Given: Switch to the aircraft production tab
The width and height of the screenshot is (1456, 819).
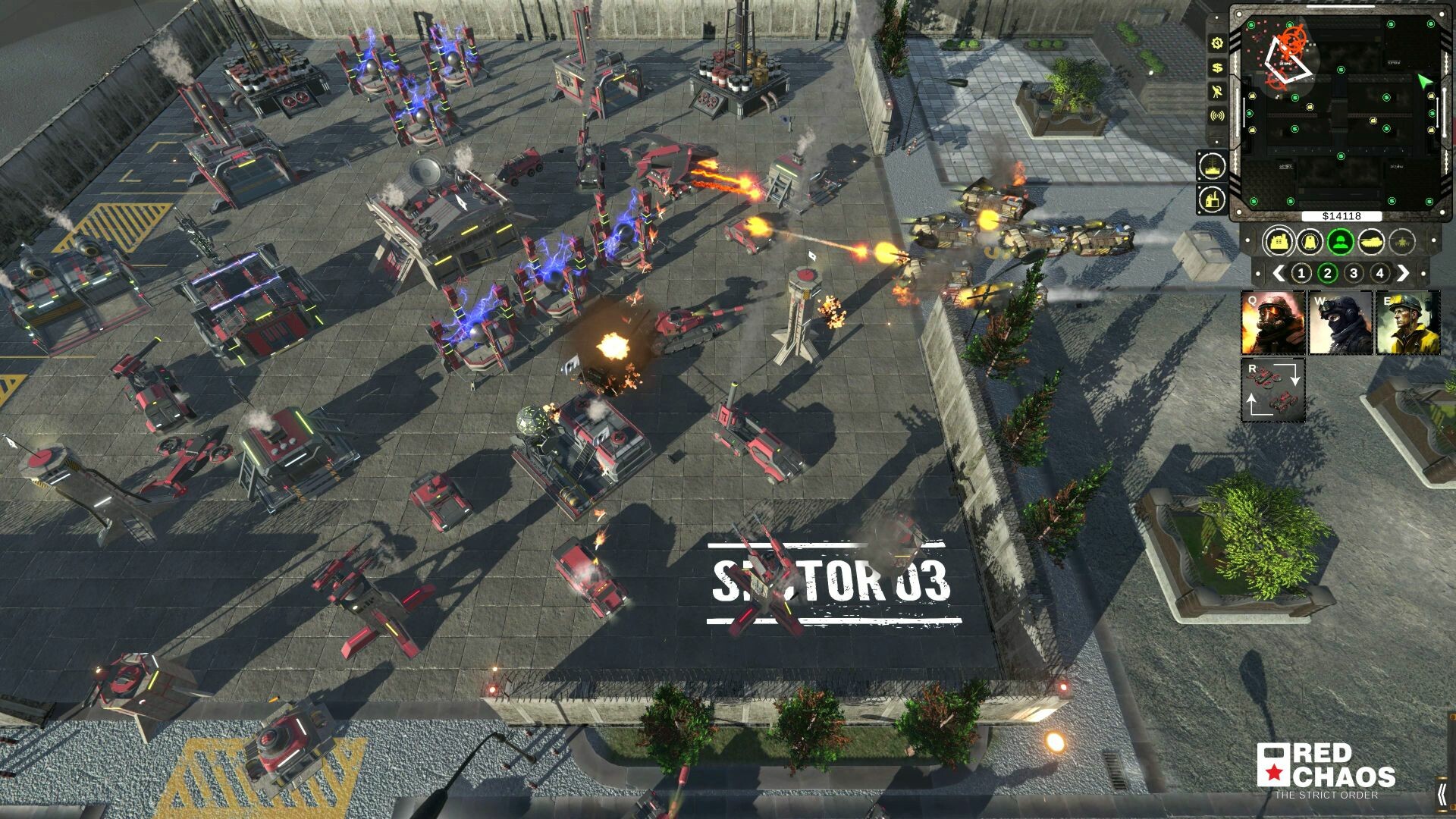Looking at the screenshot, I should click(1401, 240).
